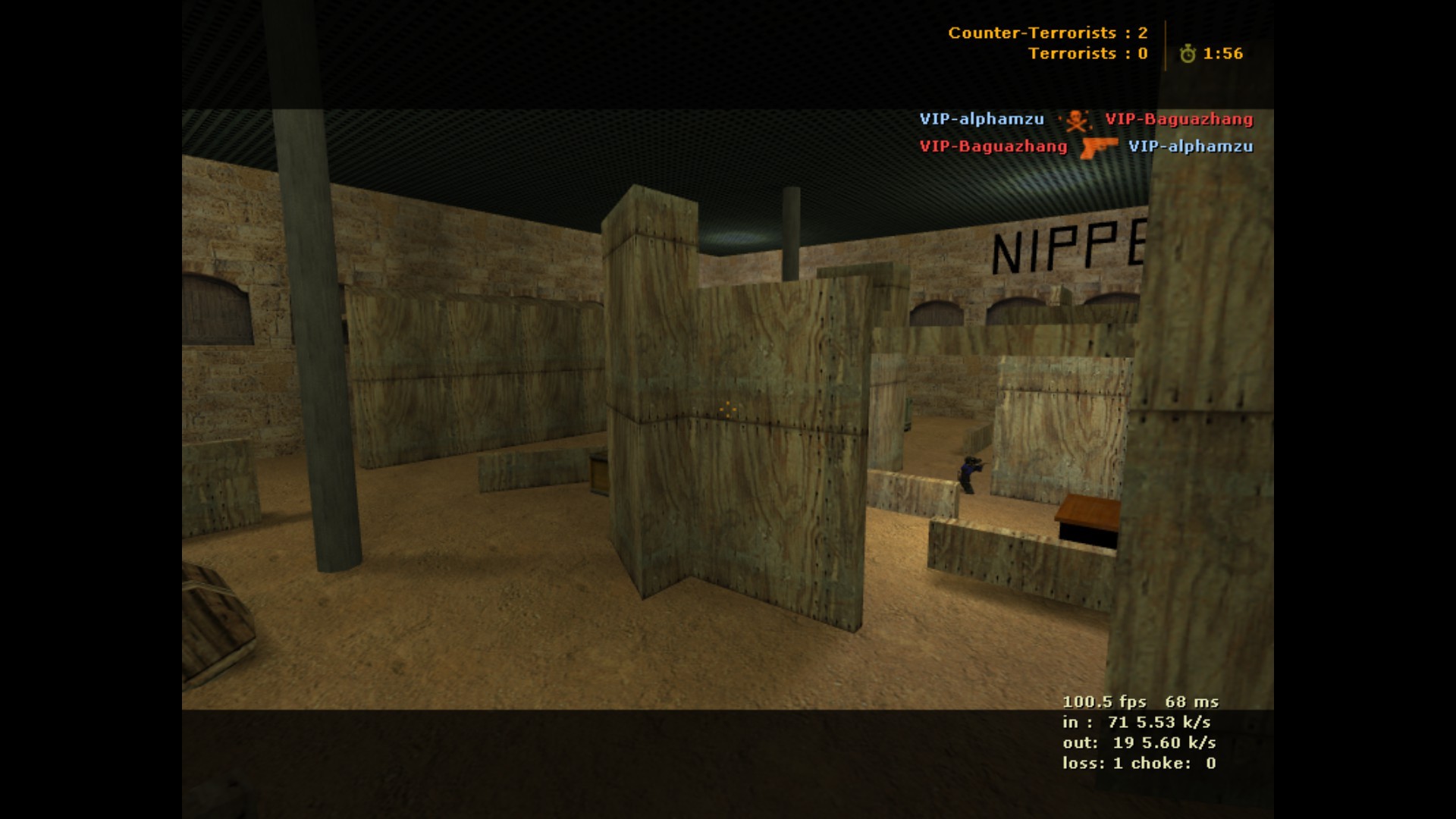Click the stopwatch timer icon in the HUD
The image size is (1456, 819).
pyautogui.click(x=1187, y=54)
